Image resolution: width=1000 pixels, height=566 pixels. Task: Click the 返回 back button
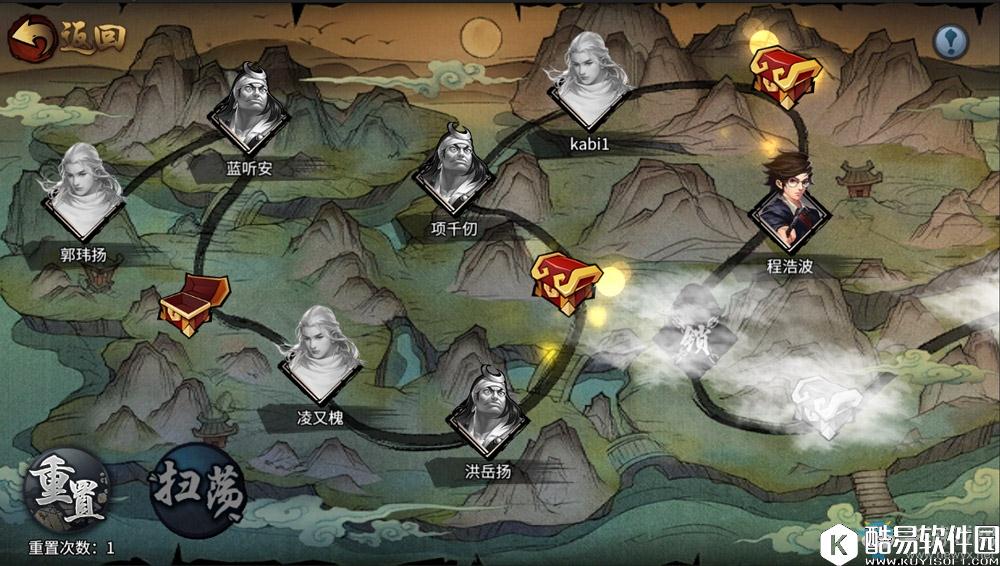coord(67,37)
